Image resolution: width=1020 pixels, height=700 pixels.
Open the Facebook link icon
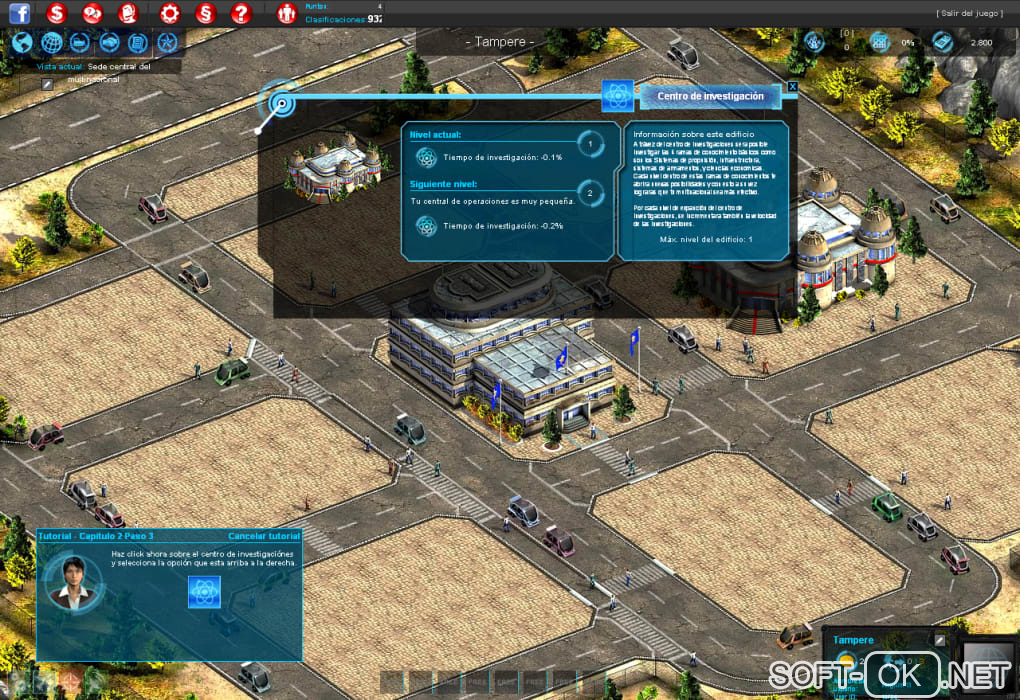click(19, 14)
